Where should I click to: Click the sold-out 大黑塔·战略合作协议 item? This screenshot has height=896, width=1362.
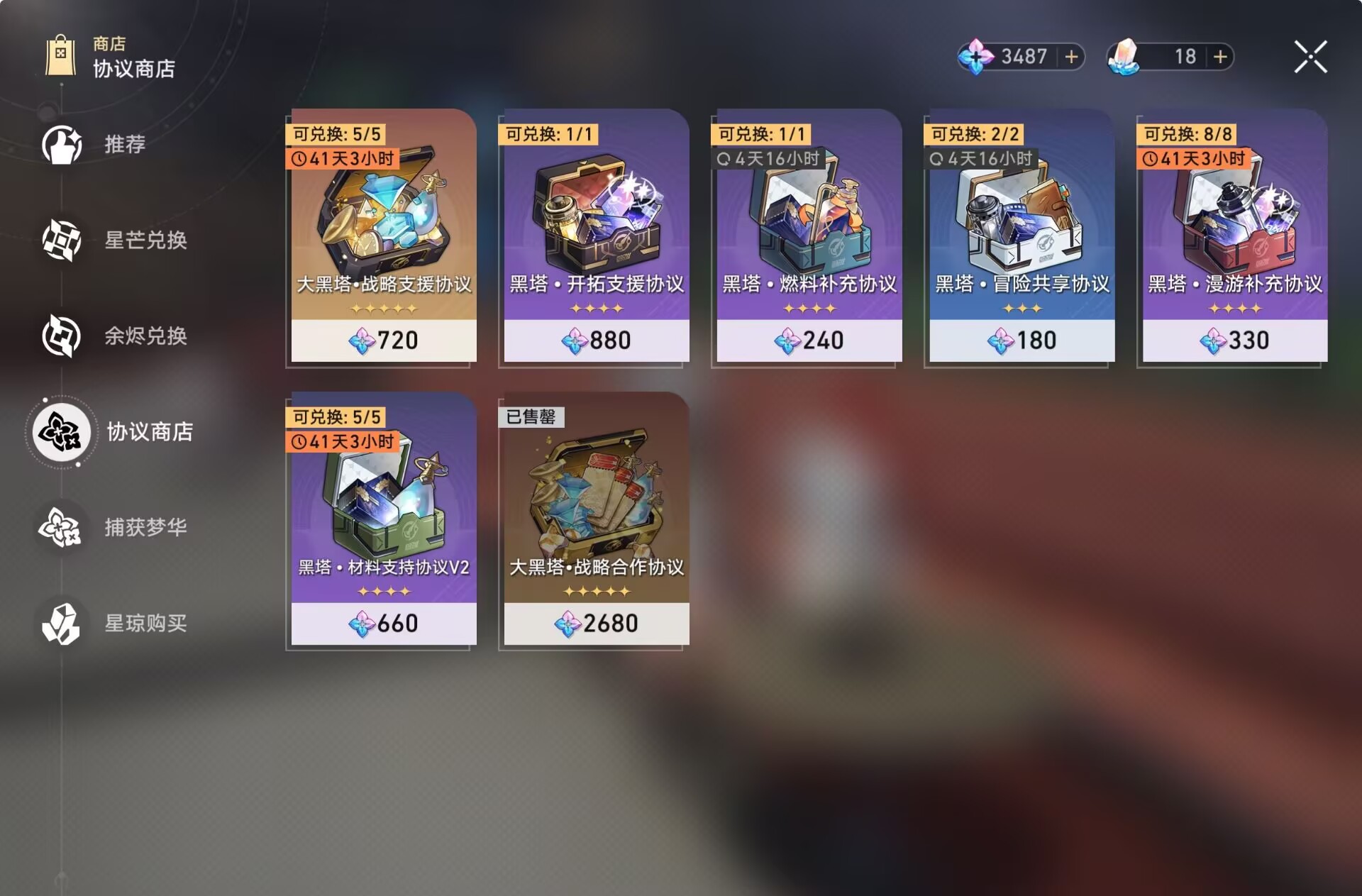point(594,518)
